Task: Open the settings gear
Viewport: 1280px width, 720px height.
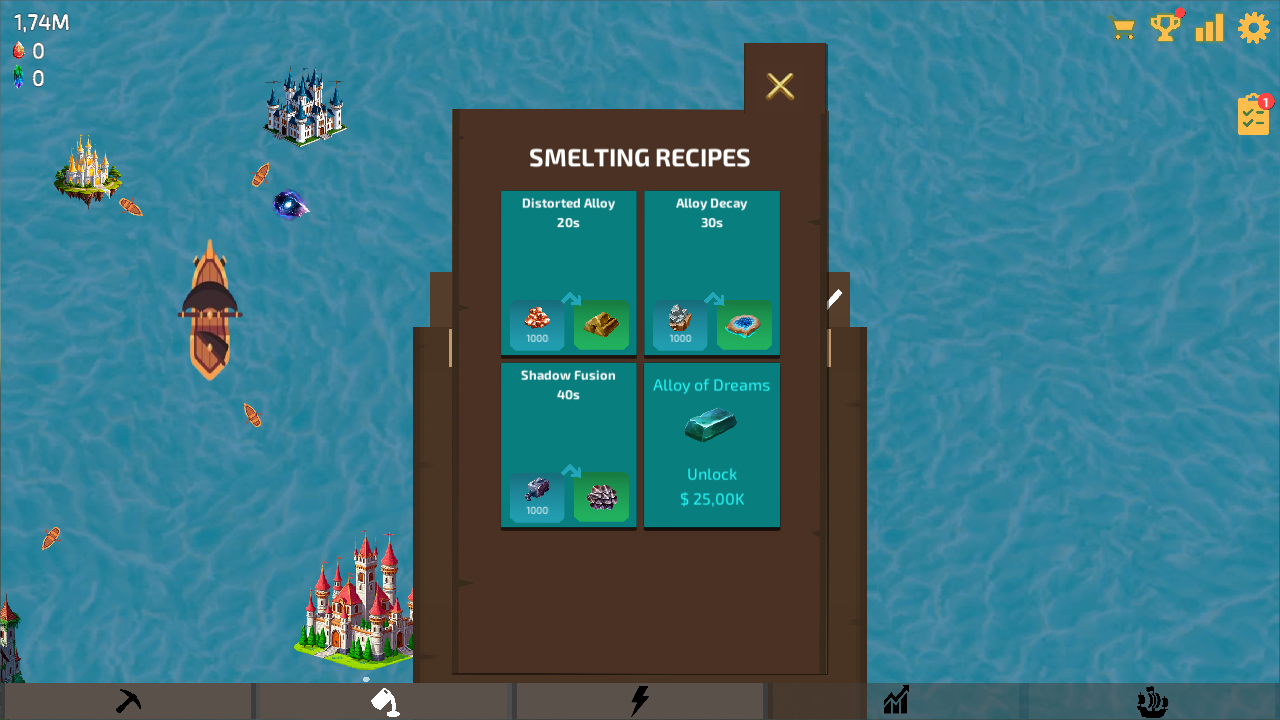Action: pyautogui.click(x=1253, y=28)
